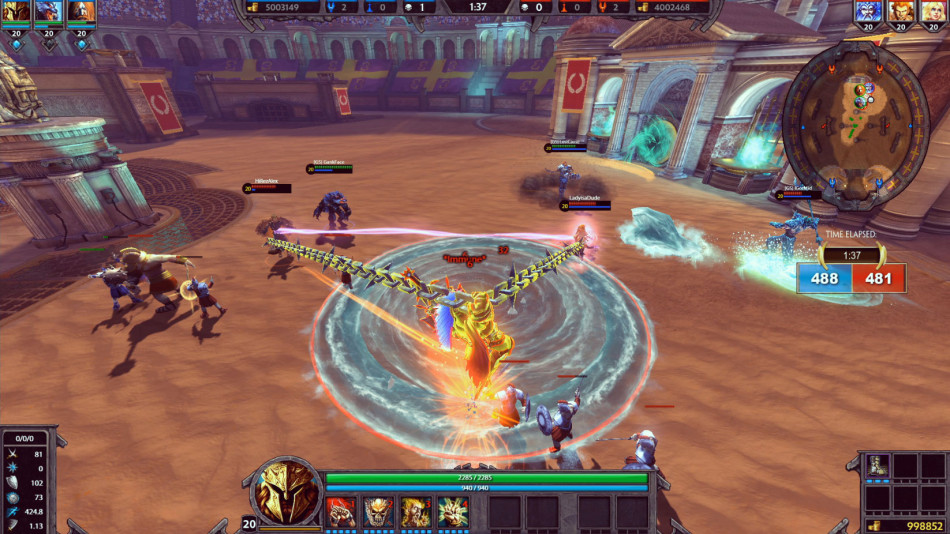Choose the orange-haired enemy god portrait
950x534 pixels.
(x=902, y=12)
